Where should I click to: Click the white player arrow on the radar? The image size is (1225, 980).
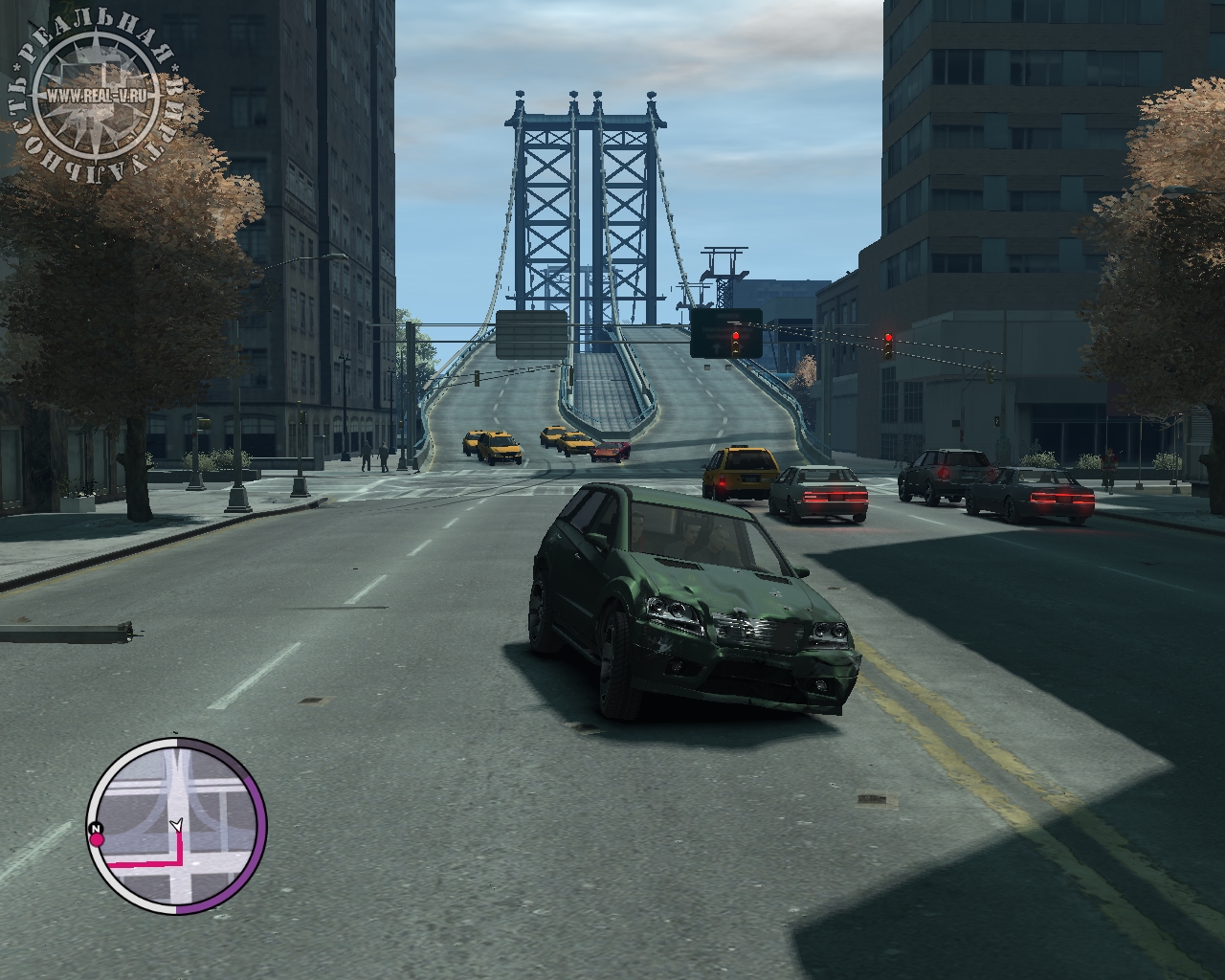click(175, 824)
